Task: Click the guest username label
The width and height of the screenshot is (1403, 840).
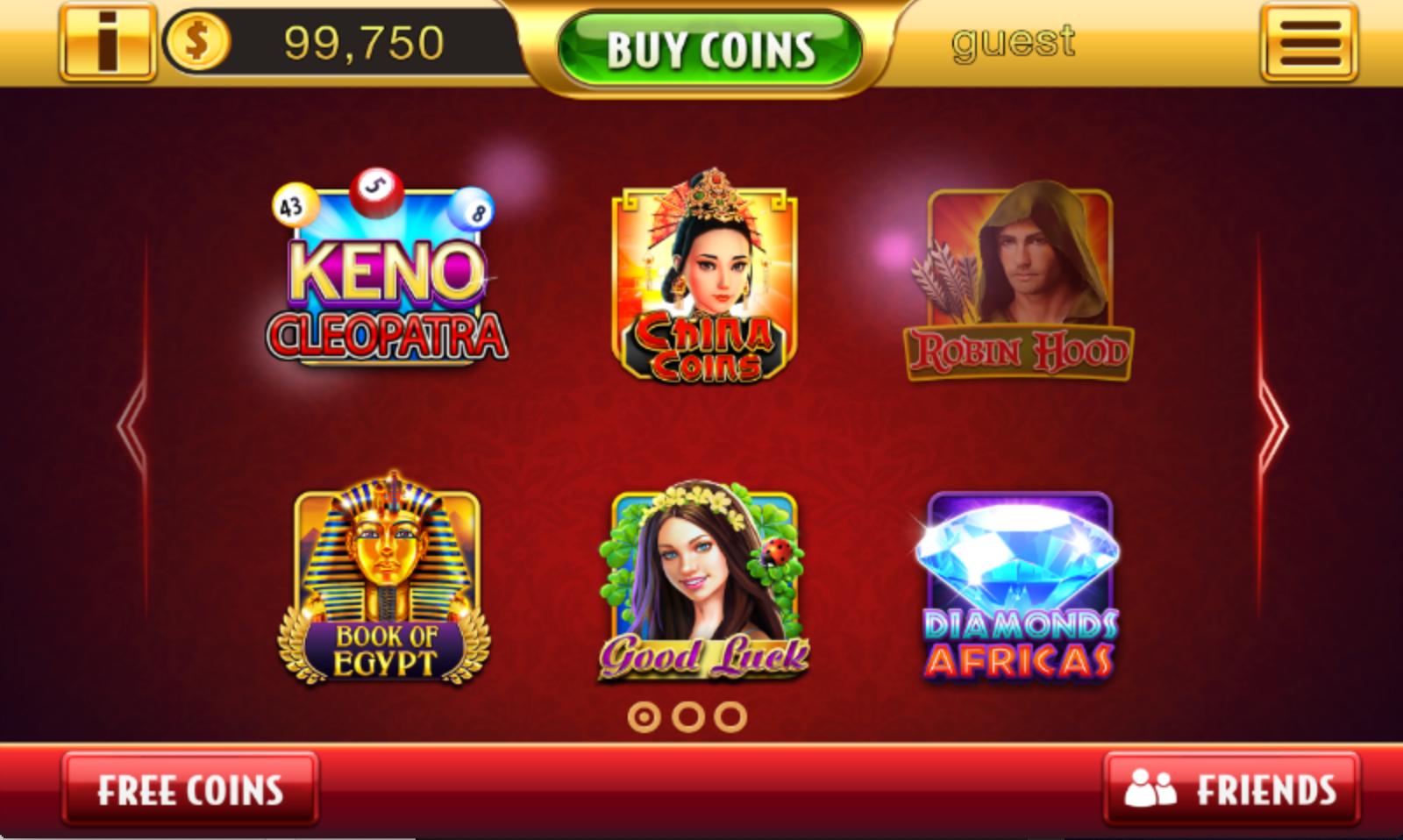Action: click(1014, 39)
